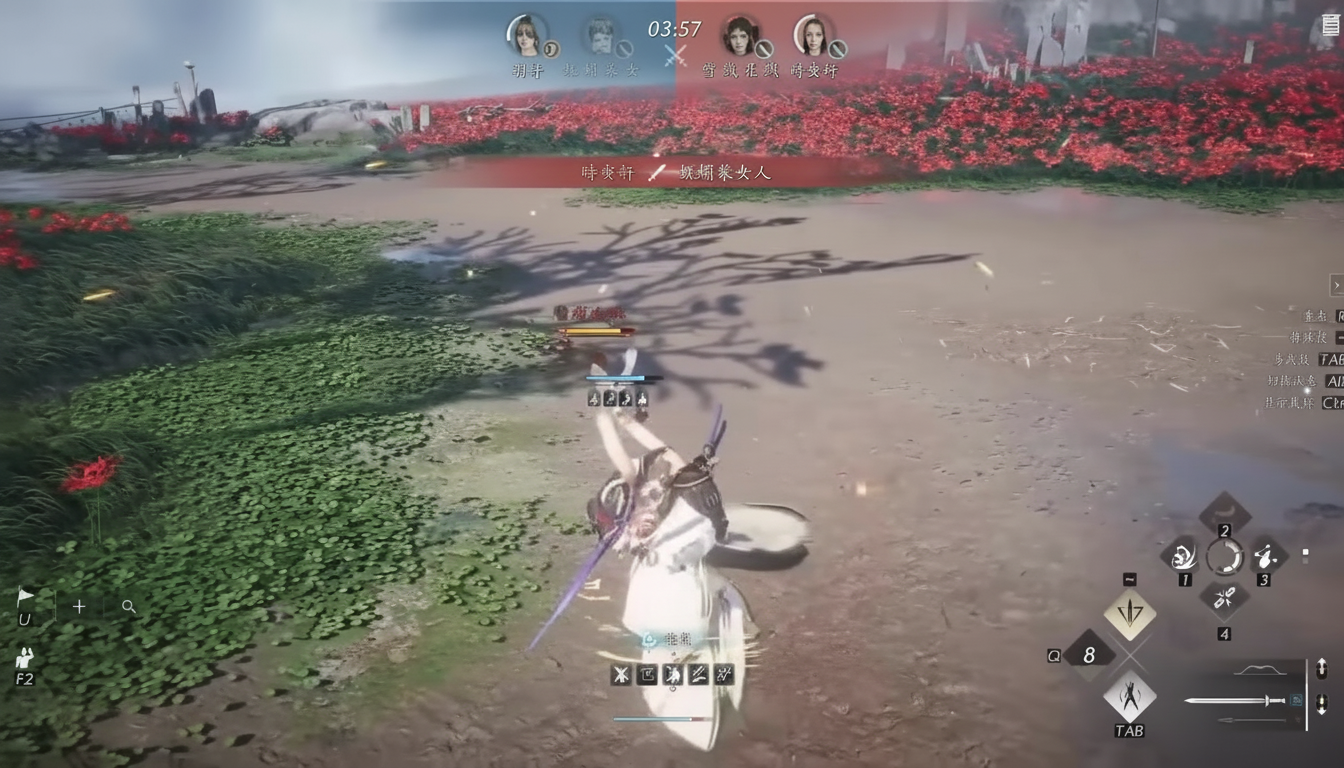This screenshot has height=768, width=1344.
Task: Use skill 4 below the skill wheel
Action: click(x=1225, y=597)
